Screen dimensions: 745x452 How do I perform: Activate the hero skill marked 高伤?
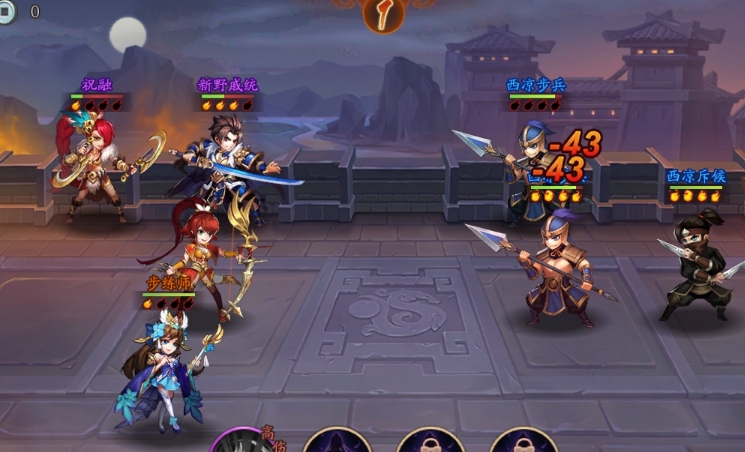pyautogui.click(x=240, y=442)
